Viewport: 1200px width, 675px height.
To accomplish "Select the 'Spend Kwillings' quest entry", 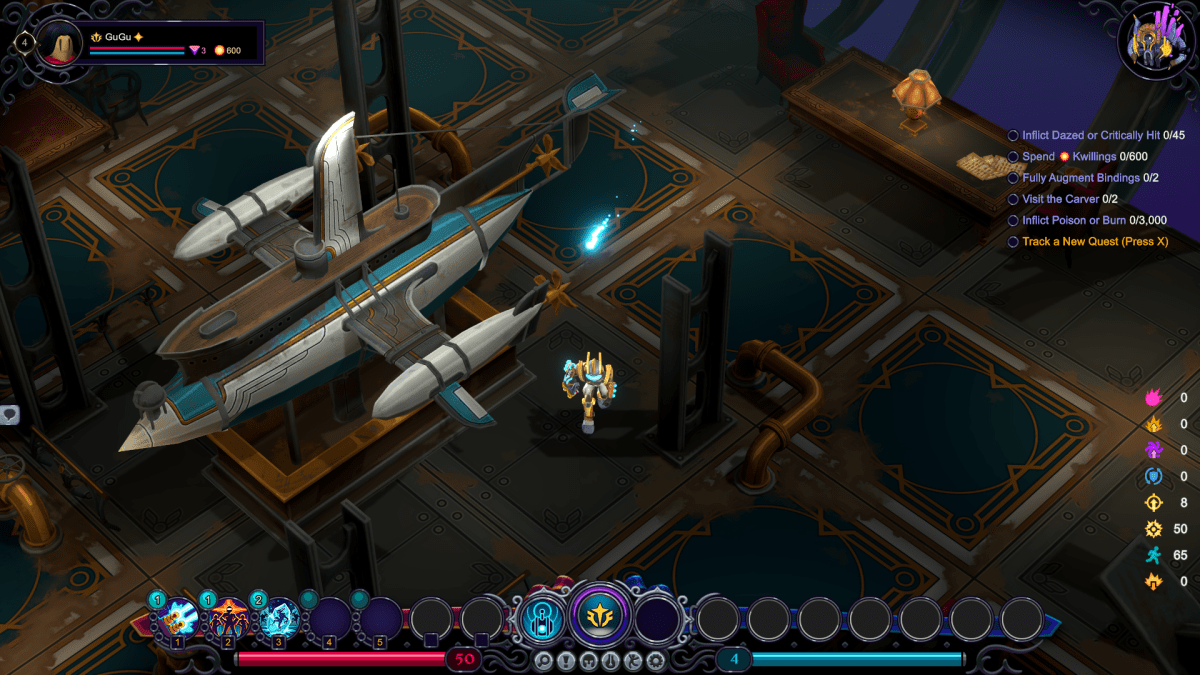I will tap(1084, 156).
